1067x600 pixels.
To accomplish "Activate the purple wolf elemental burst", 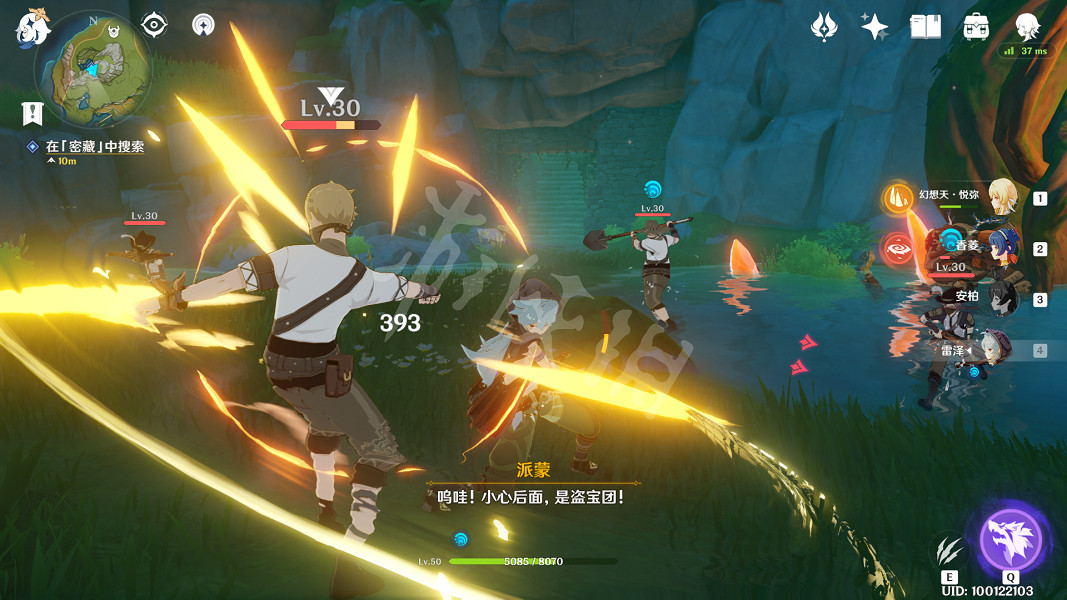I will (1010, 541).
